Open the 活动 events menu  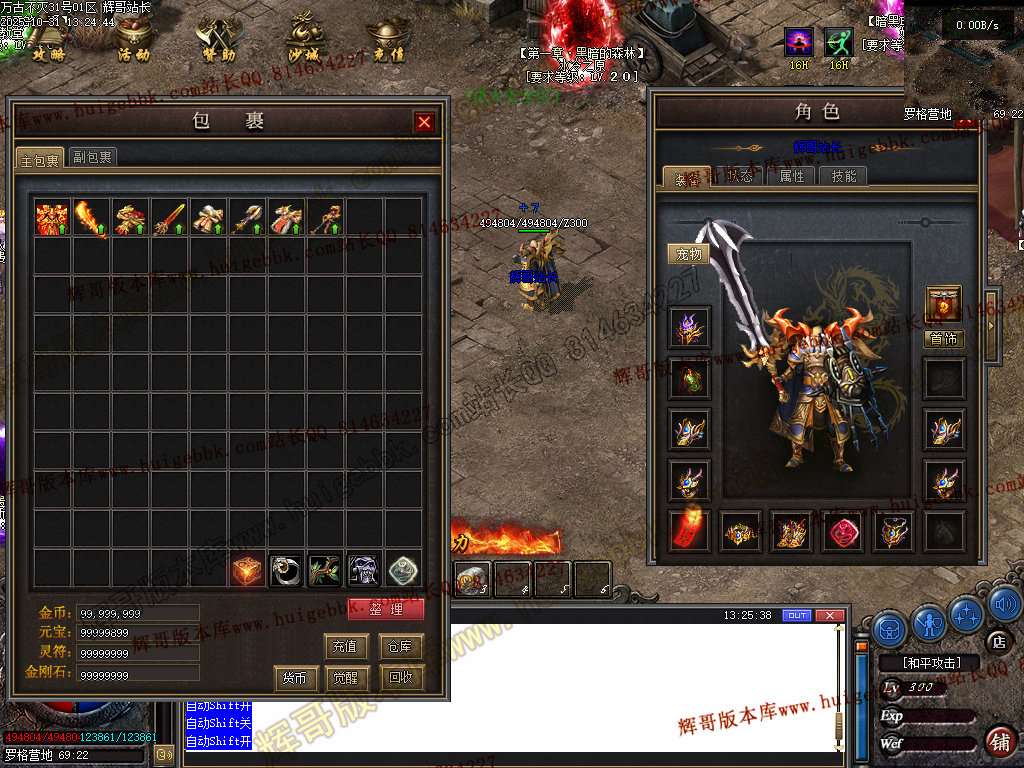click(134, 40)
